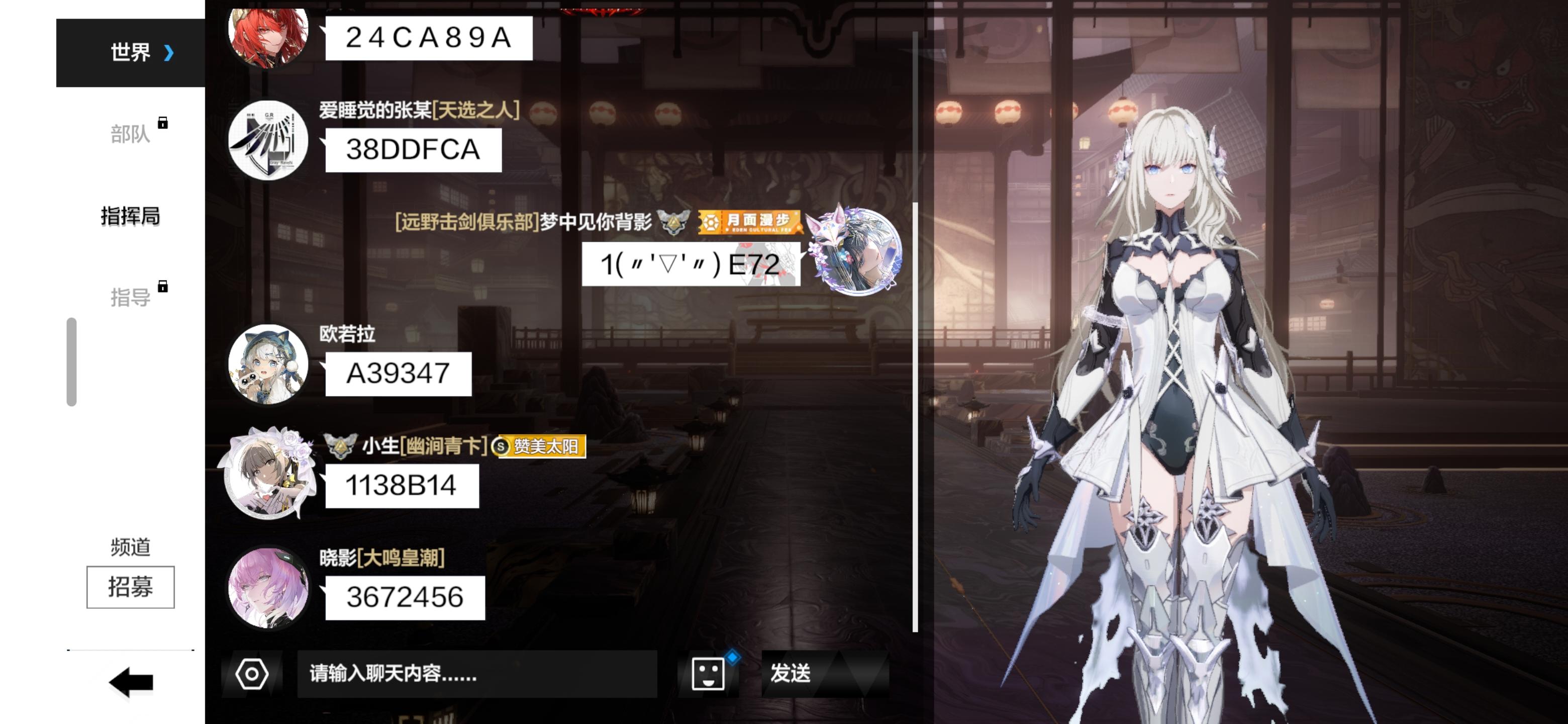
Task: Click the locked 部队 channel lock icon
Action: click(x=163, y=124)
